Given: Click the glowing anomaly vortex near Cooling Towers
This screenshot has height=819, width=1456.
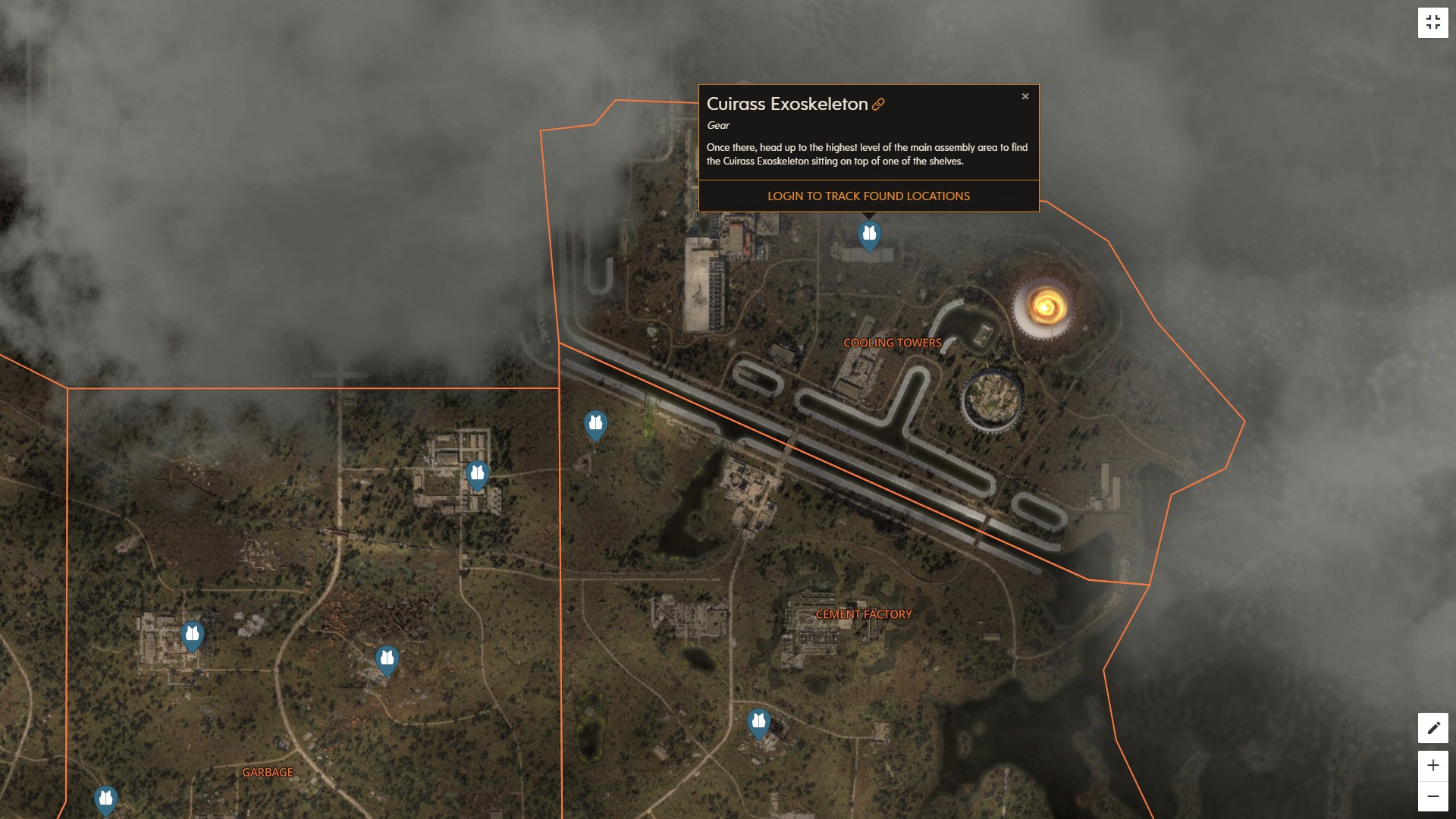Looking at the screenshot, I should coord(1047,306).
